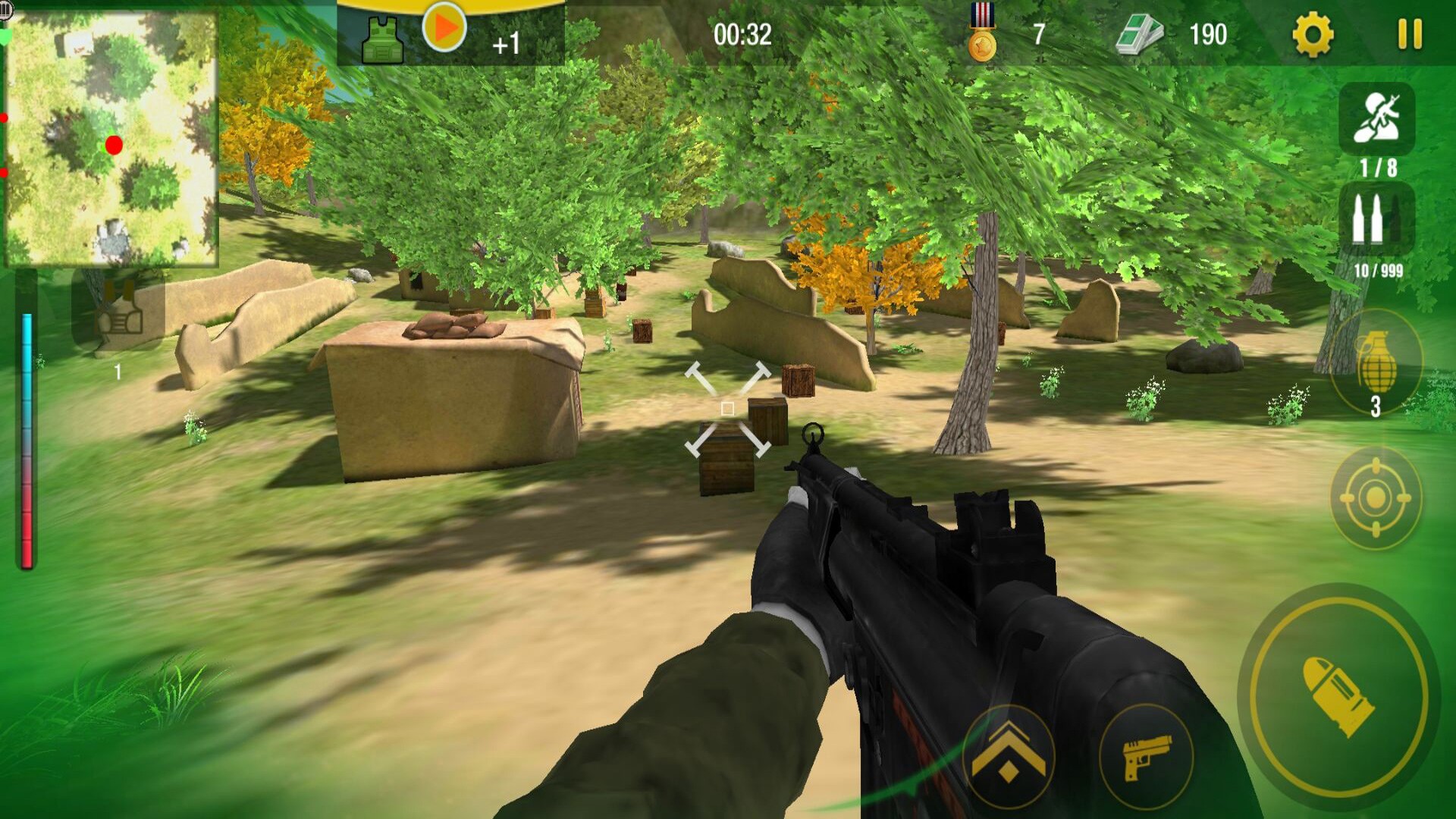Screen dimensions: 1456x819
Task: Tap the chevron rank button
Action: [x=1008, y=756]
